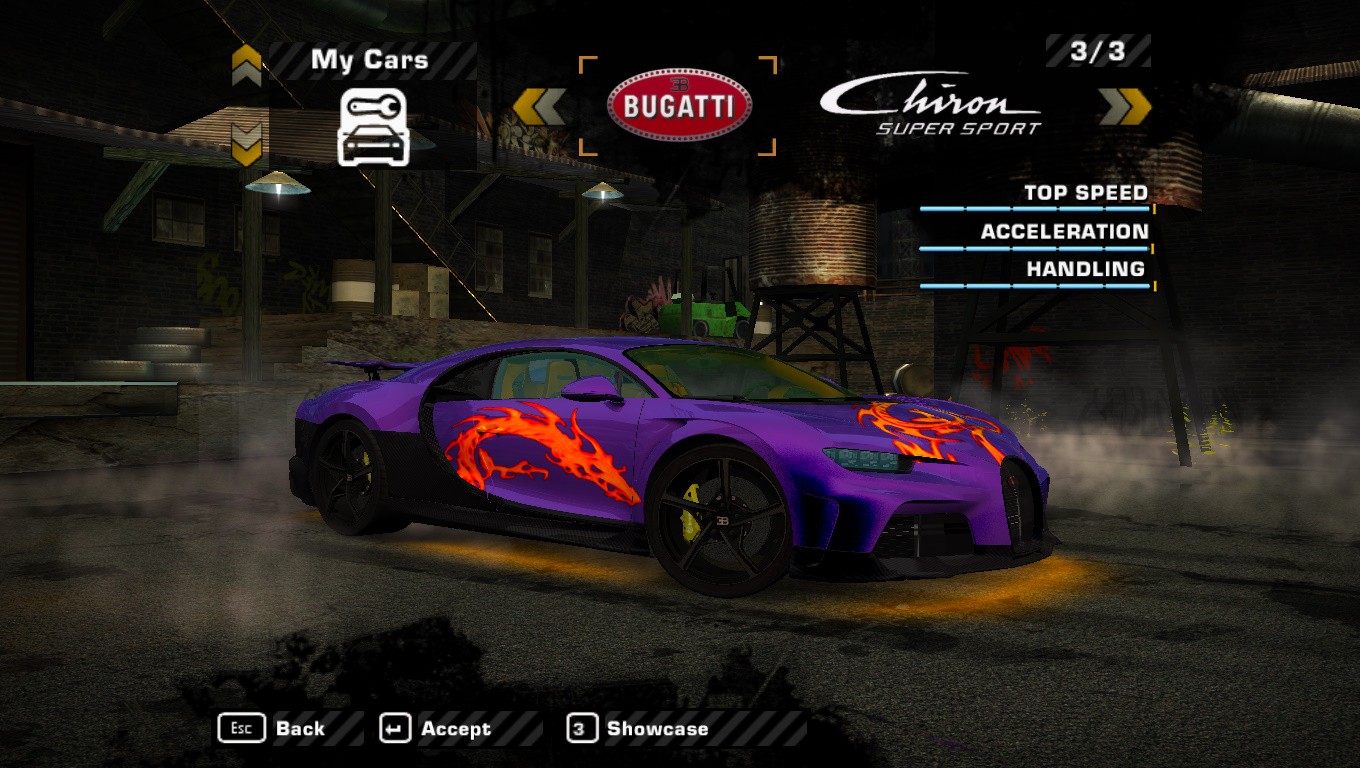
Task: Open Showcase view for this car
Action: (638, 729)
